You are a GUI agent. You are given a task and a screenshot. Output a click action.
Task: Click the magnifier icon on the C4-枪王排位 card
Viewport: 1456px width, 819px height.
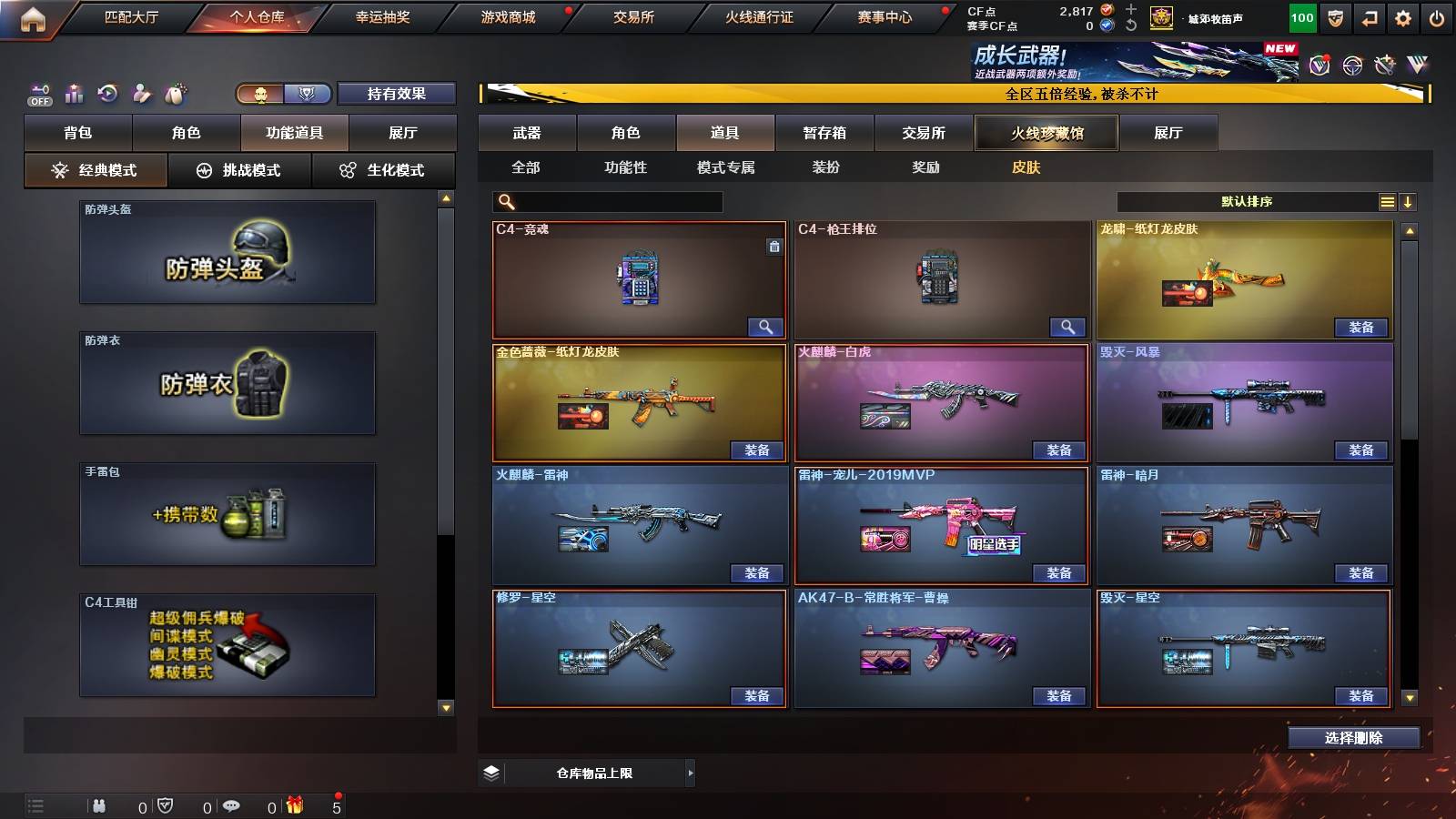coord(1069,326)
